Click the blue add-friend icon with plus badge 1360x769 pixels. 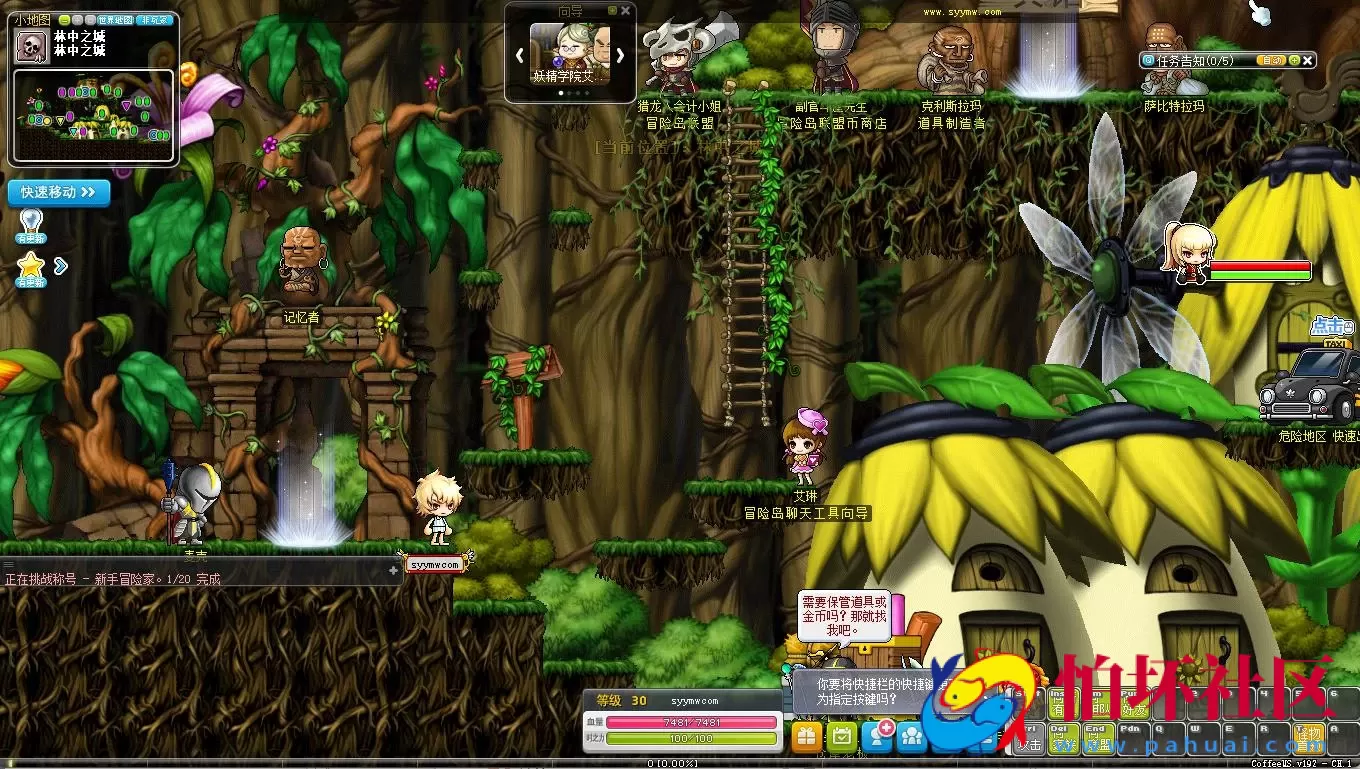876,735
